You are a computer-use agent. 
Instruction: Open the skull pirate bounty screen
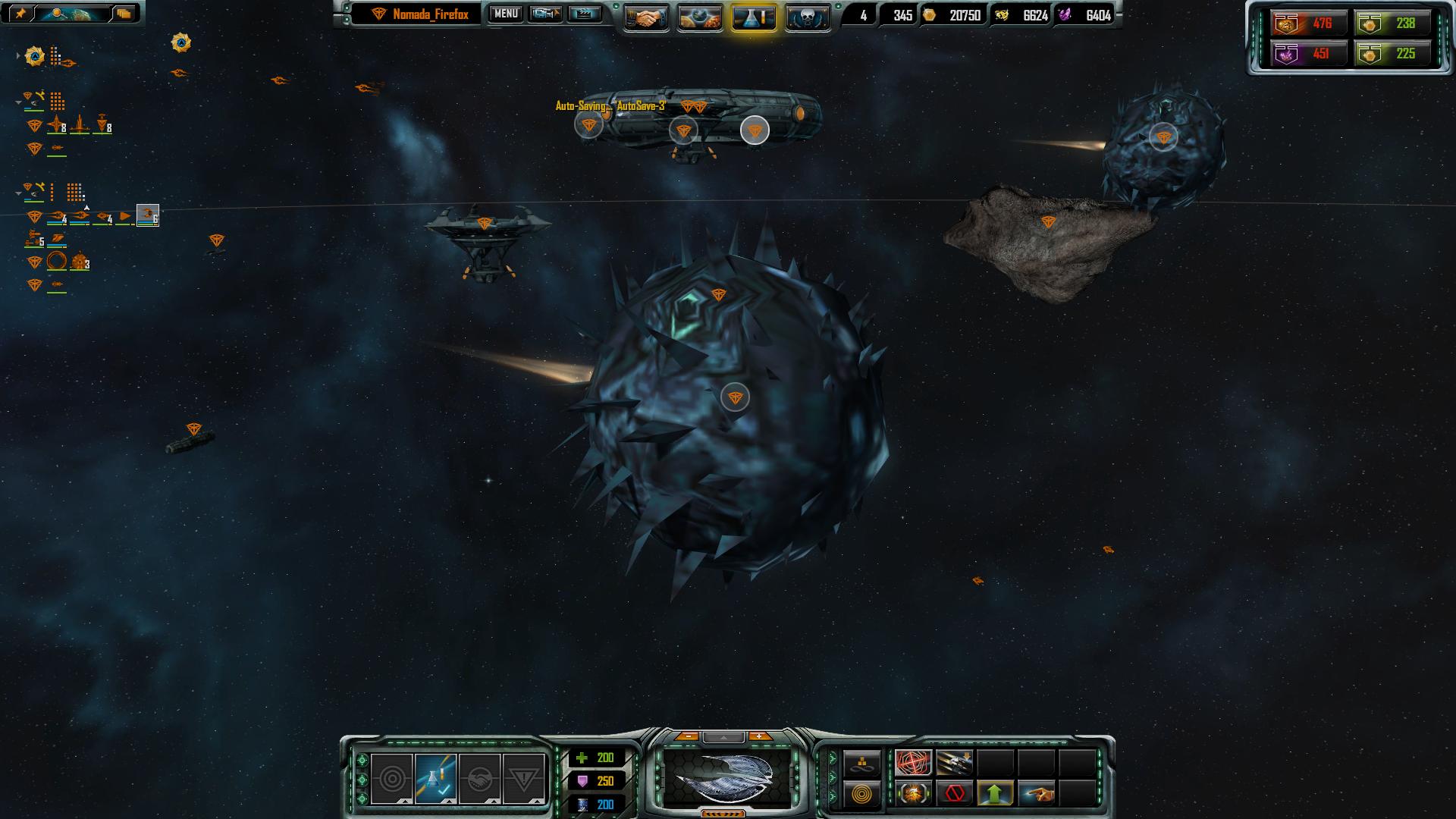click(807, 17)
